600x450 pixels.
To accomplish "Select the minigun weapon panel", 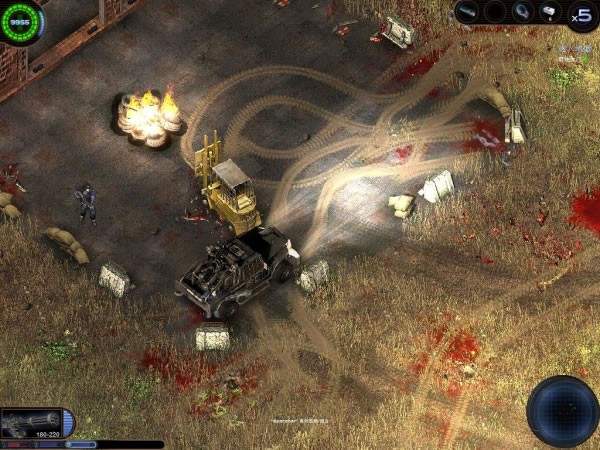I will pos(36,422).
